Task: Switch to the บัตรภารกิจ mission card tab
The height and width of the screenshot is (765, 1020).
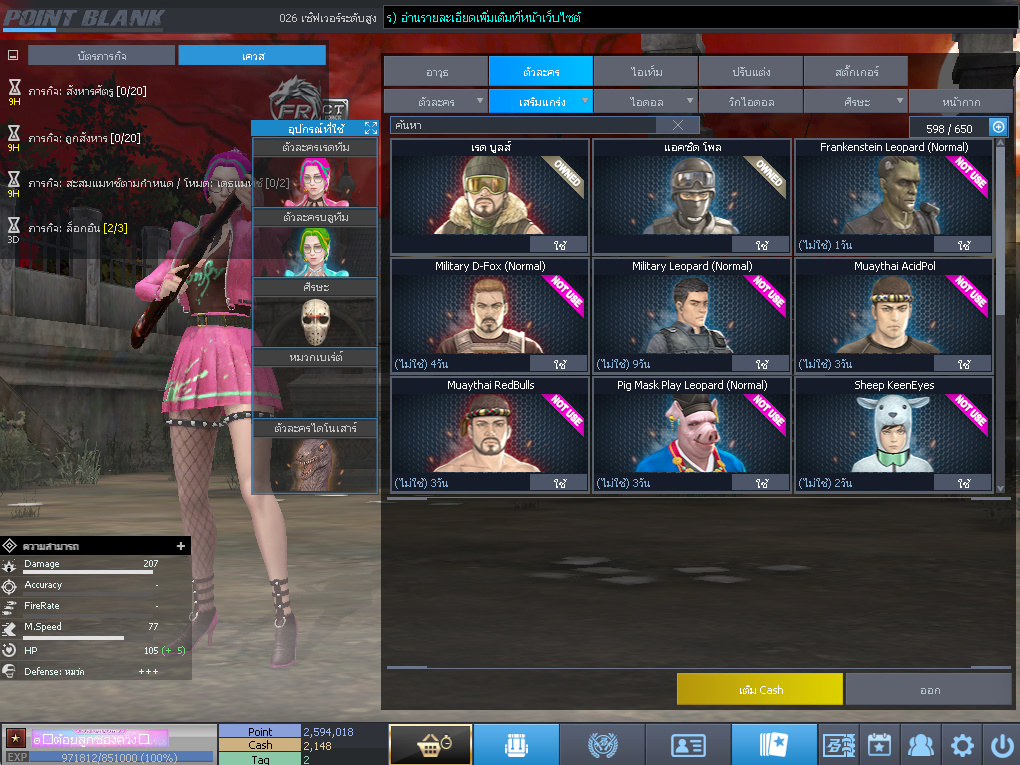Action: 101,56
